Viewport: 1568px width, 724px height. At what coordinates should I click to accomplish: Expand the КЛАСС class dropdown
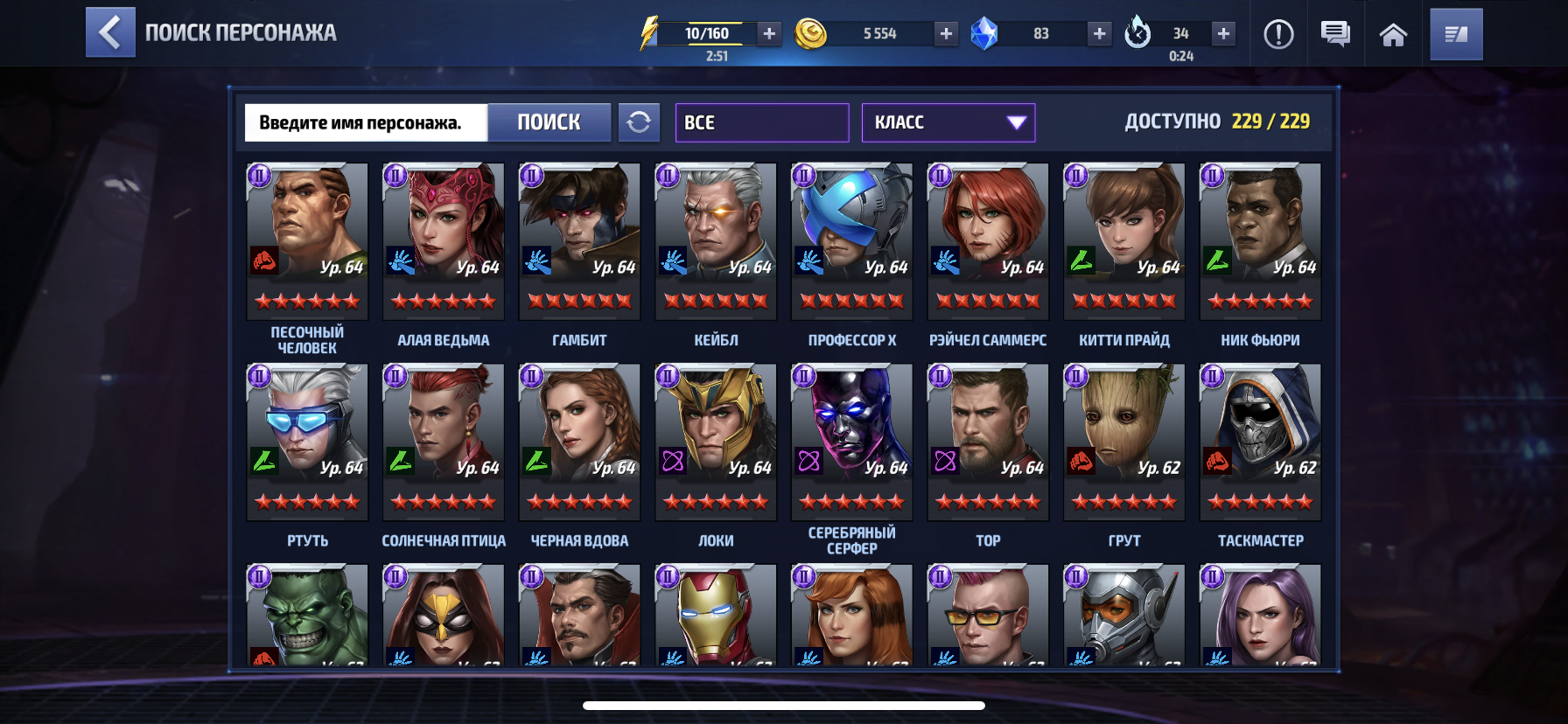click(948, 122)
